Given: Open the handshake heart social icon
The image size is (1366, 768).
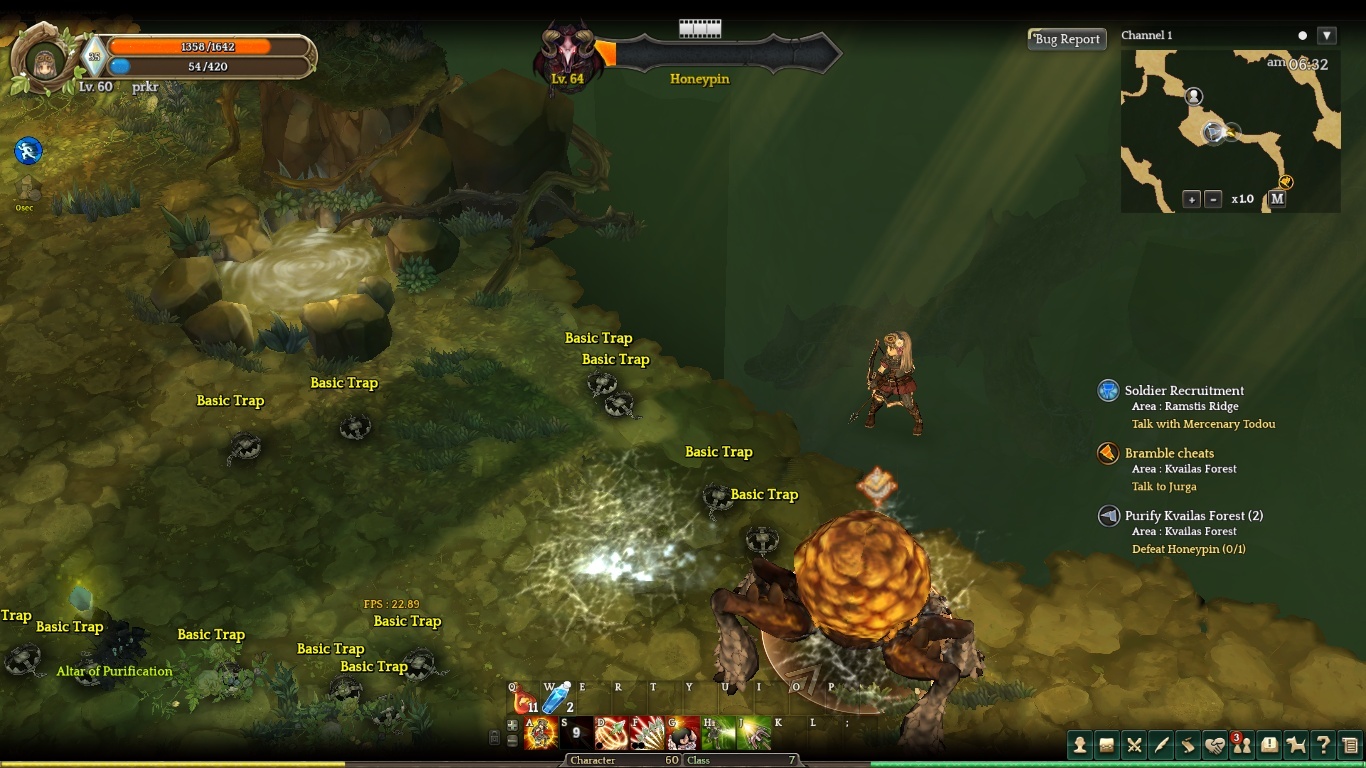Looking at the screenshot, I should pyautogui.click(x=1214, y=745).
